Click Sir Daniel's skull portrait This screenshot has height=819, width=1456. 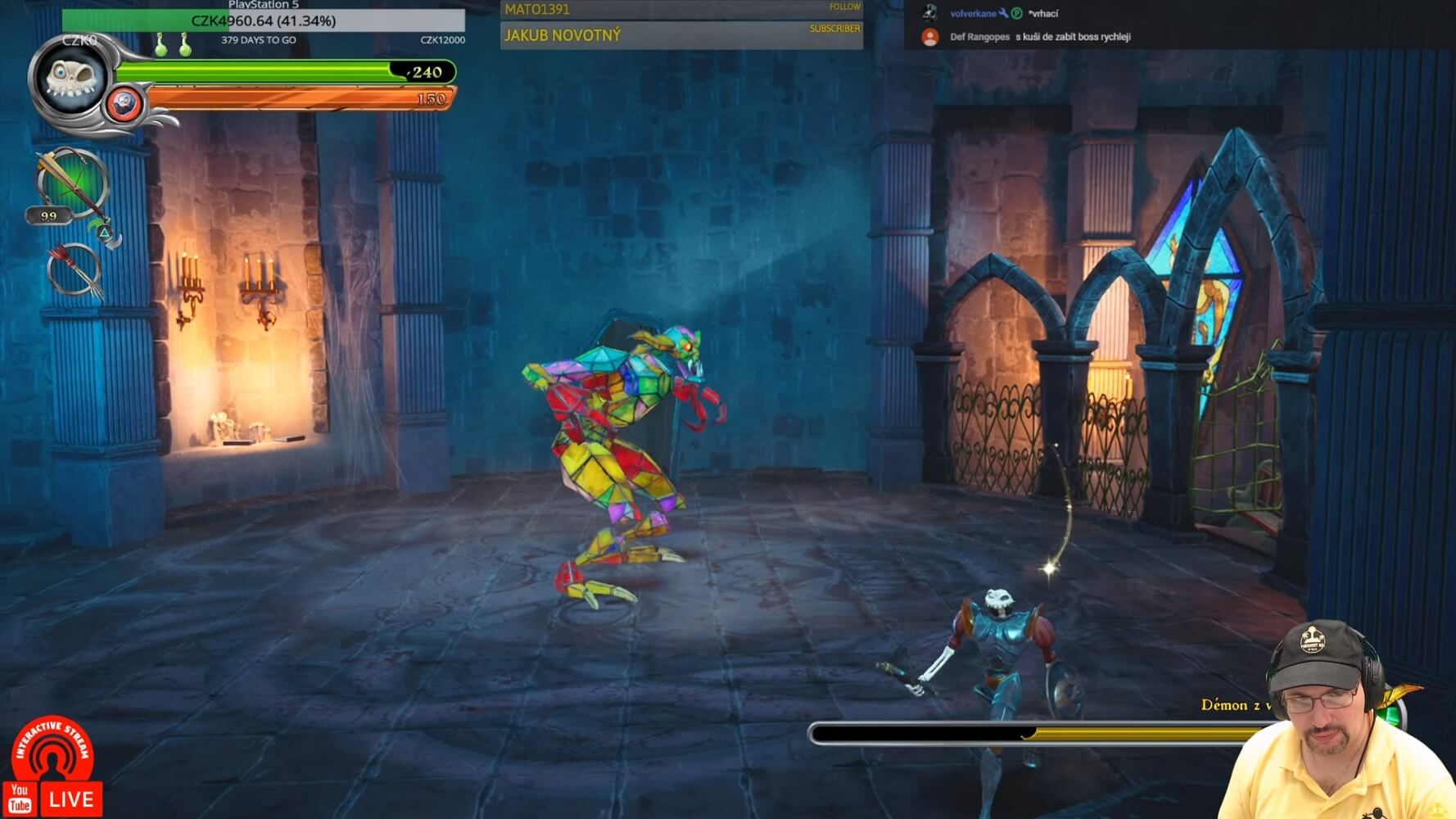[72, 80]
